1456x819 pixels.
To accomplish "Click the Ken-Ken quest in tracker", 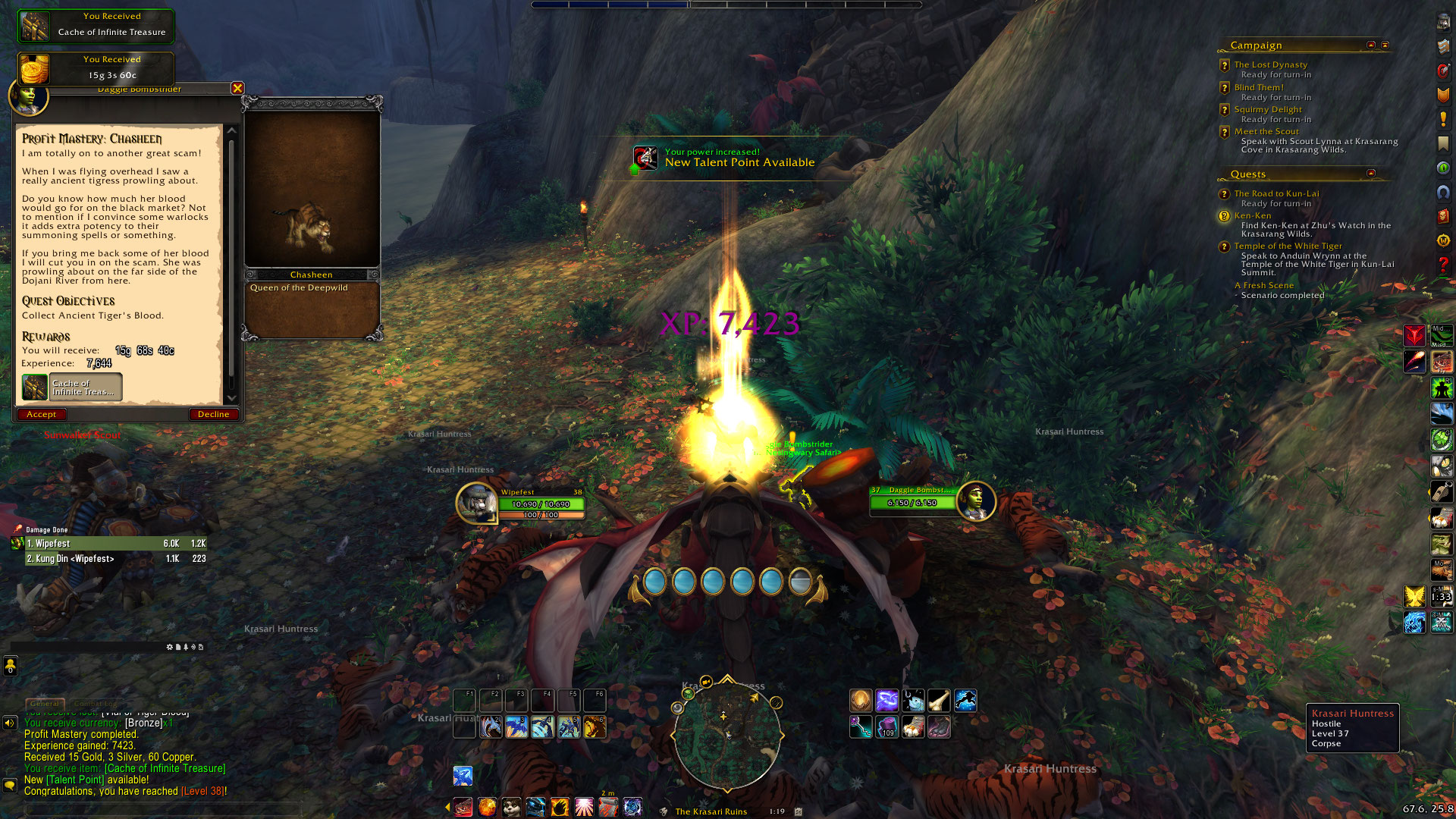I will (x=1252, y=215).
